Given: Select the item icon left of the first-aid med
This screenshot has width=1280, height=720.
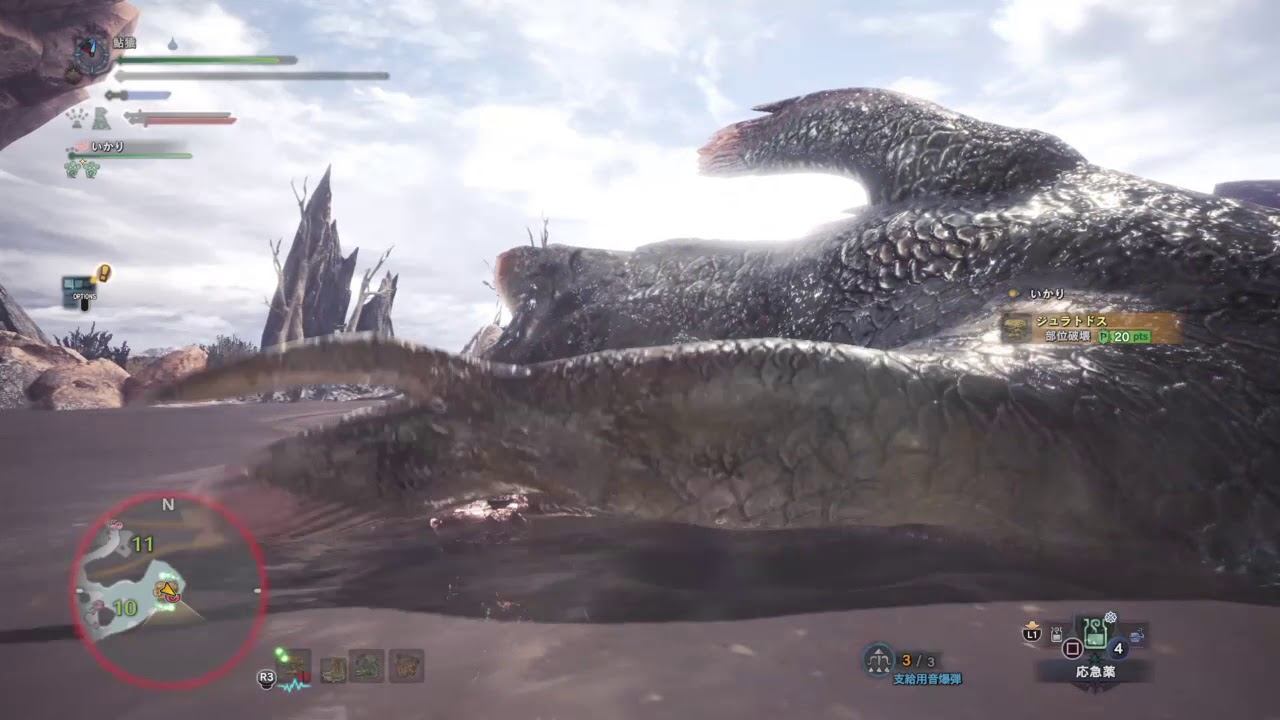Looking at the screenshot, I should coord(1057,634).
